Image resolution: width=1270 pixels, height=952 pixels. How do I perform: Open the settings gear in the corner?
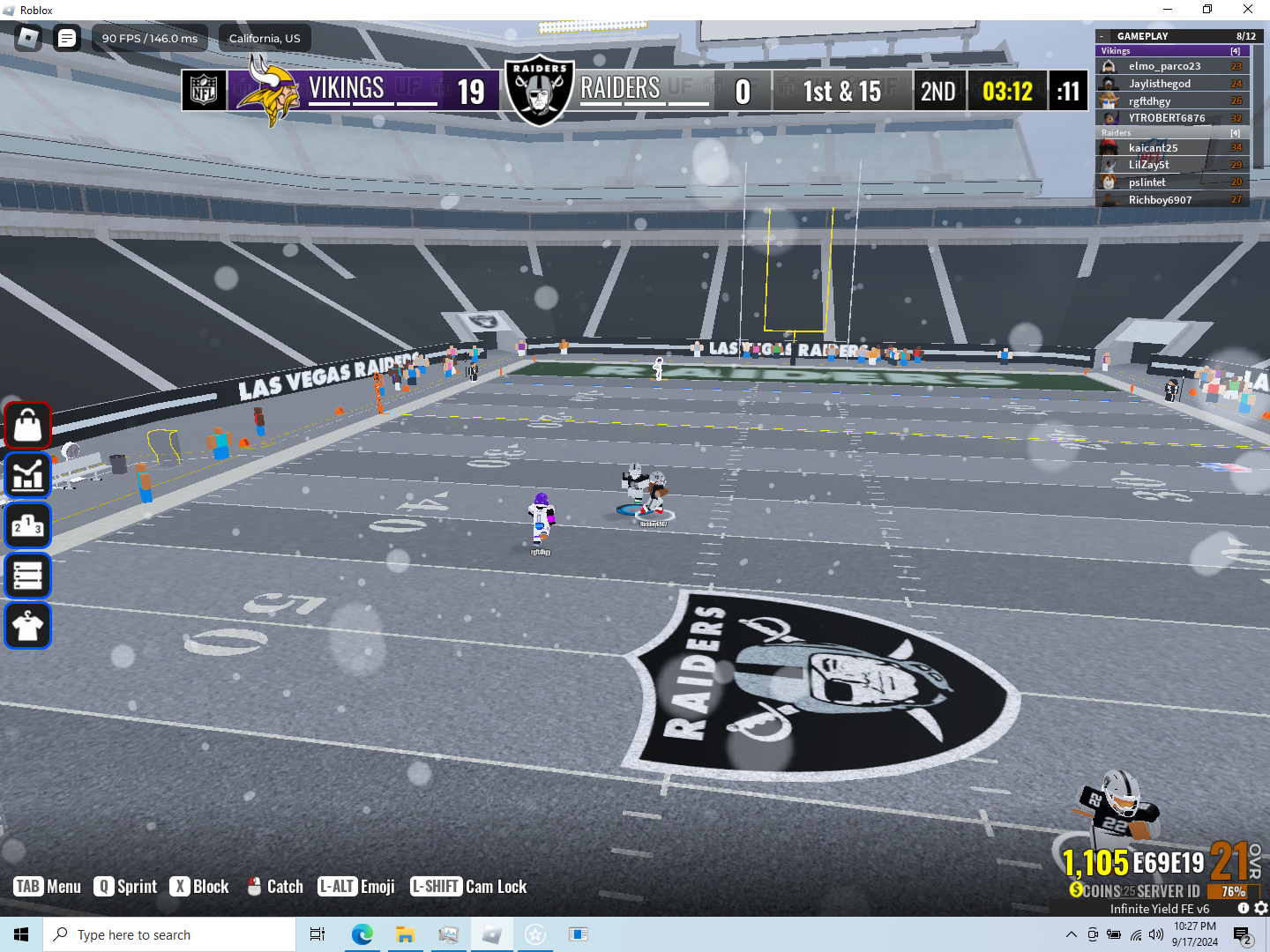(x=1261, y=908)
